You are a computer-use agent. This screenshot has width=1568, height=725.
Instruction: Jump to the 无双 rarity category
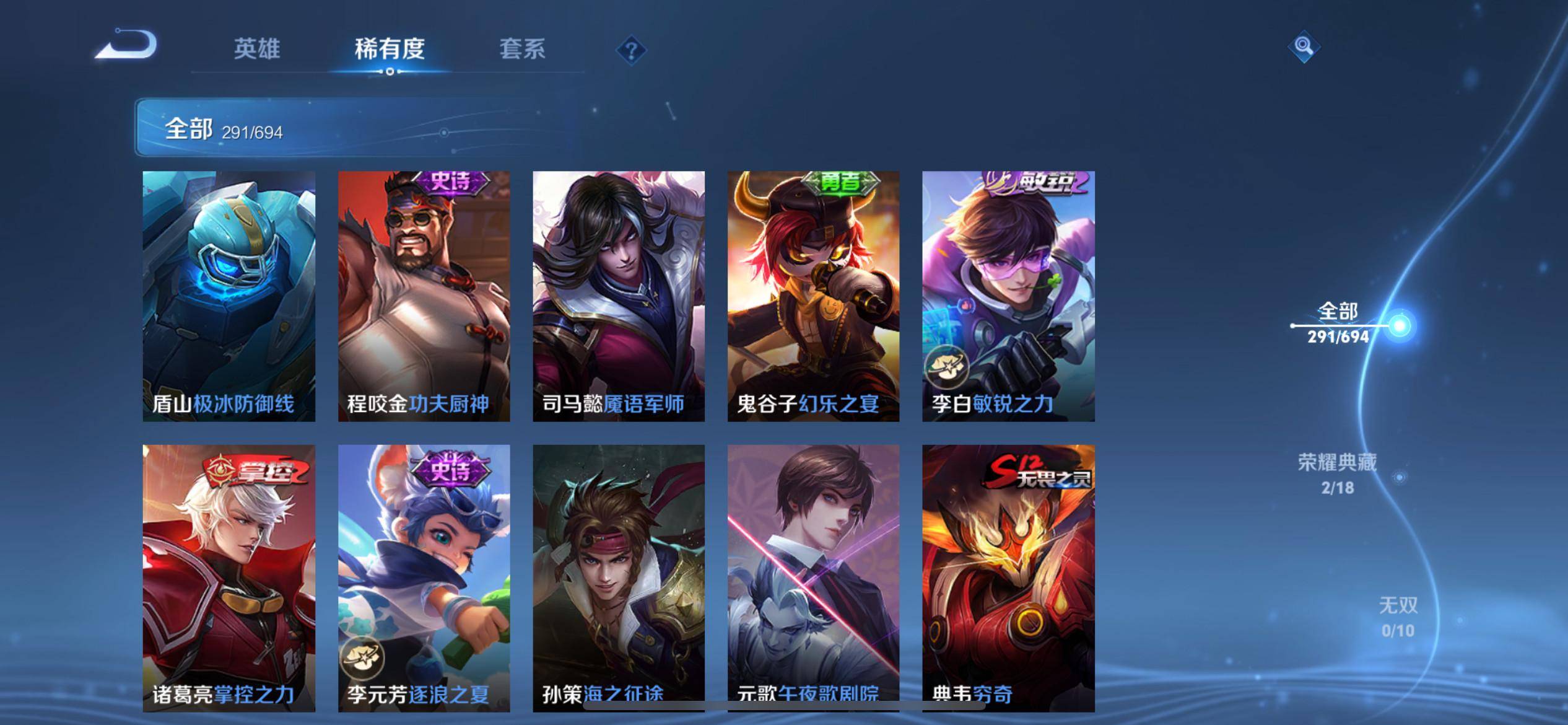click(x=1398, y=617)
